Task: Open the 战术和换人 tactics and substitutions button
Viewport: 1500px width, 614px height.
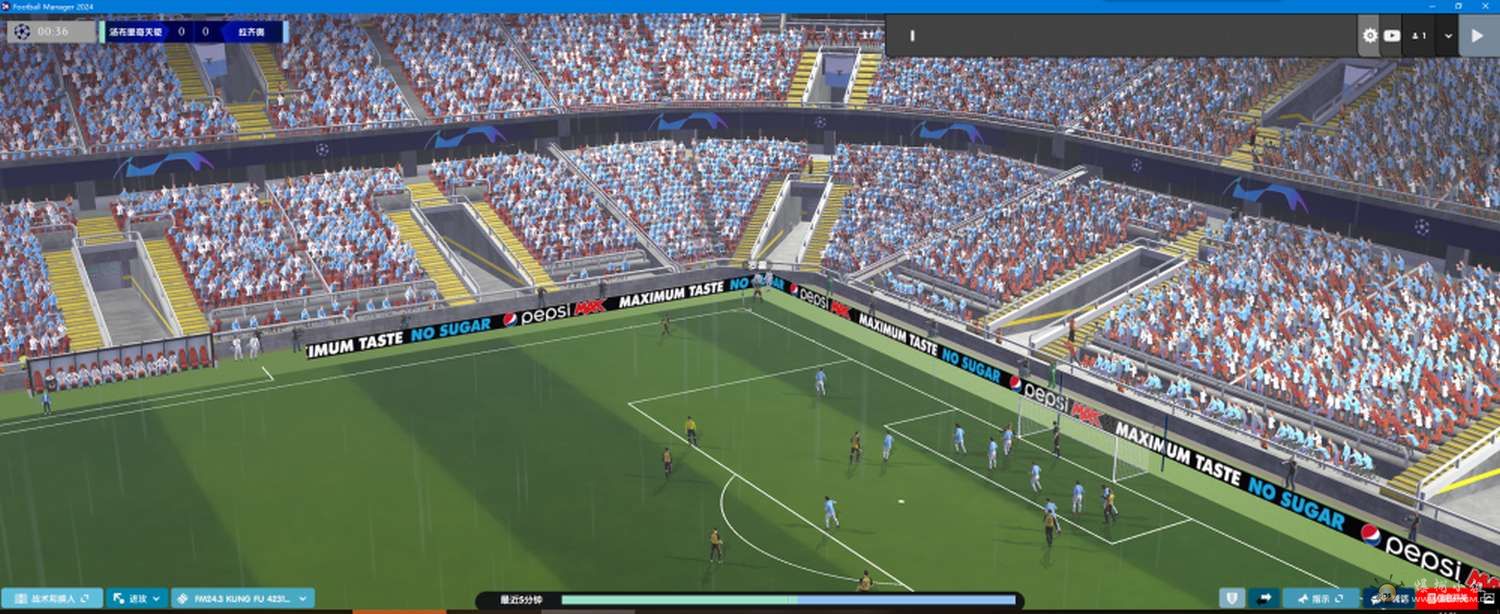Action: coord(52,599)
